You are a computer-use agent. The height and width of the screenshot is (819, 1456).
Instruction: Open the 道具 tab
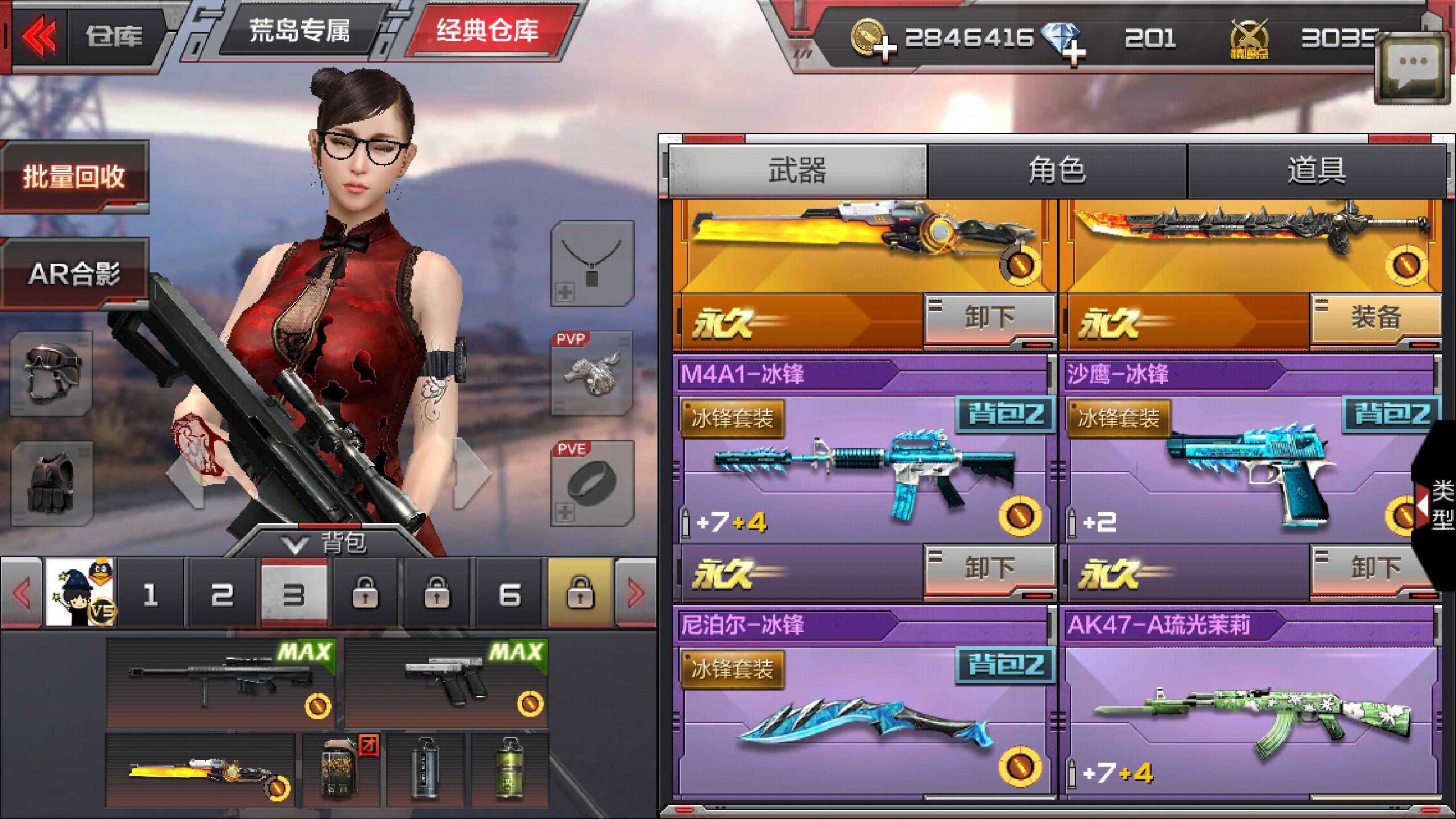1316,171
